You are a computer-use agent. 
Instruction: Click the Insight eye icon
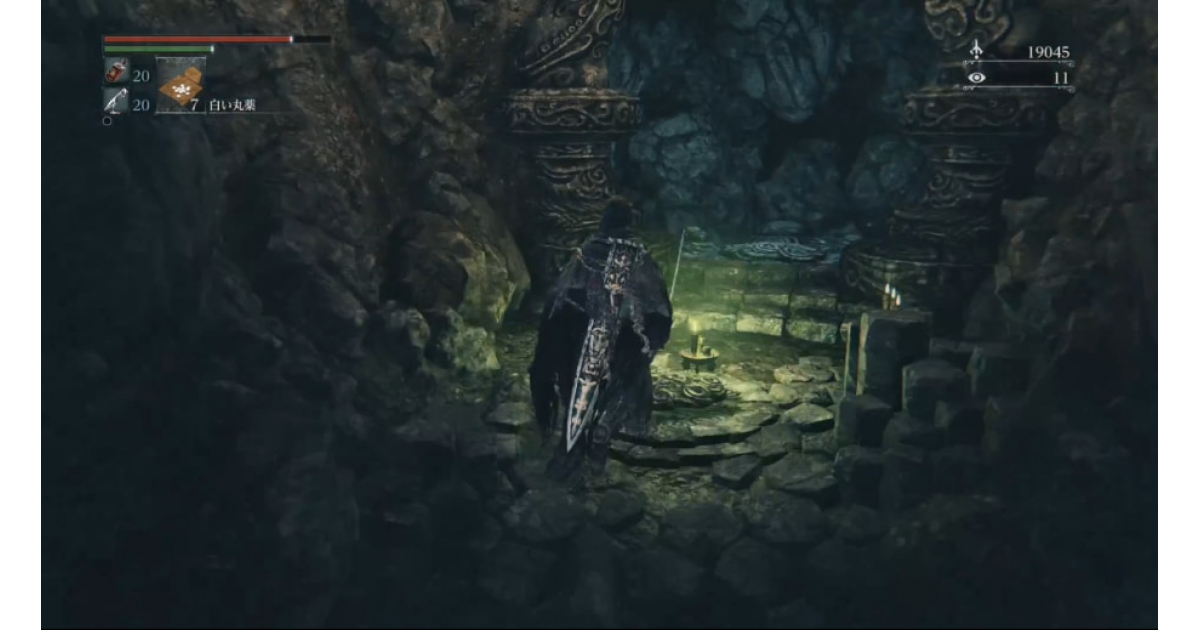pyautogui.click(x=976, y=77)
